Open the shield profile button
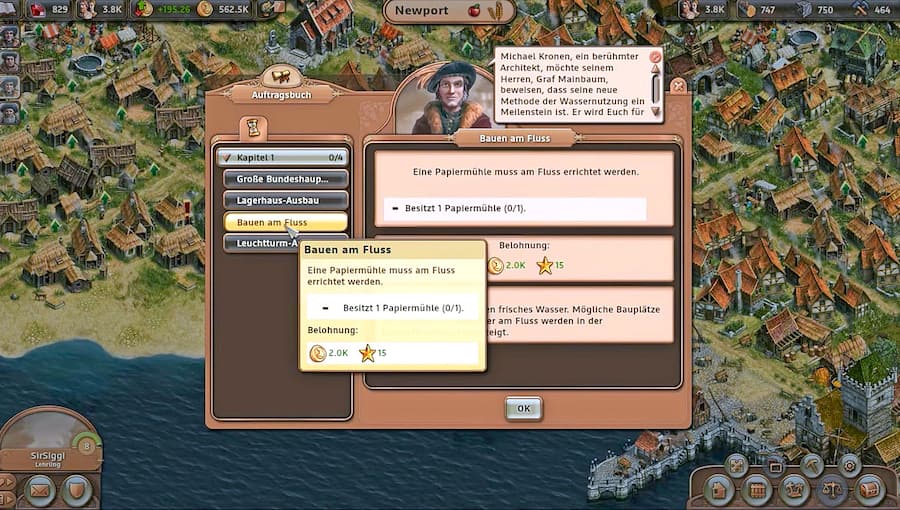The image size is (900, 510). 77,490
